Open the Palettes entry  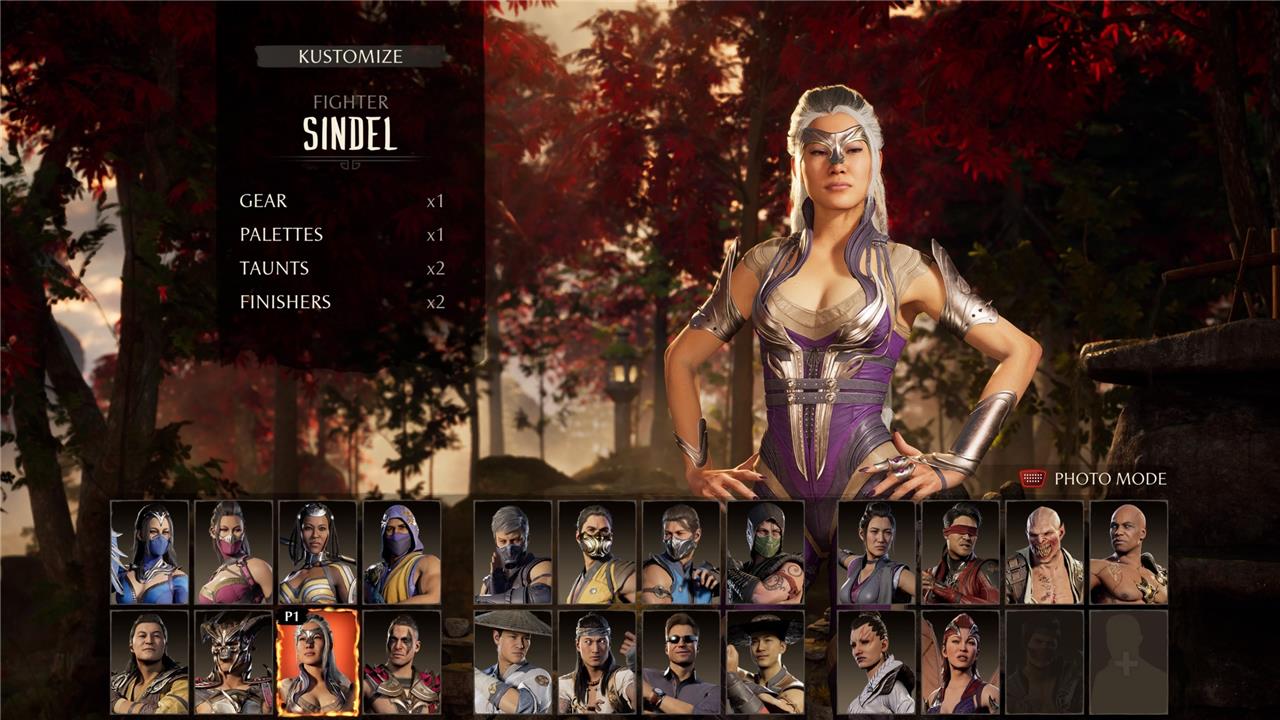281,235
